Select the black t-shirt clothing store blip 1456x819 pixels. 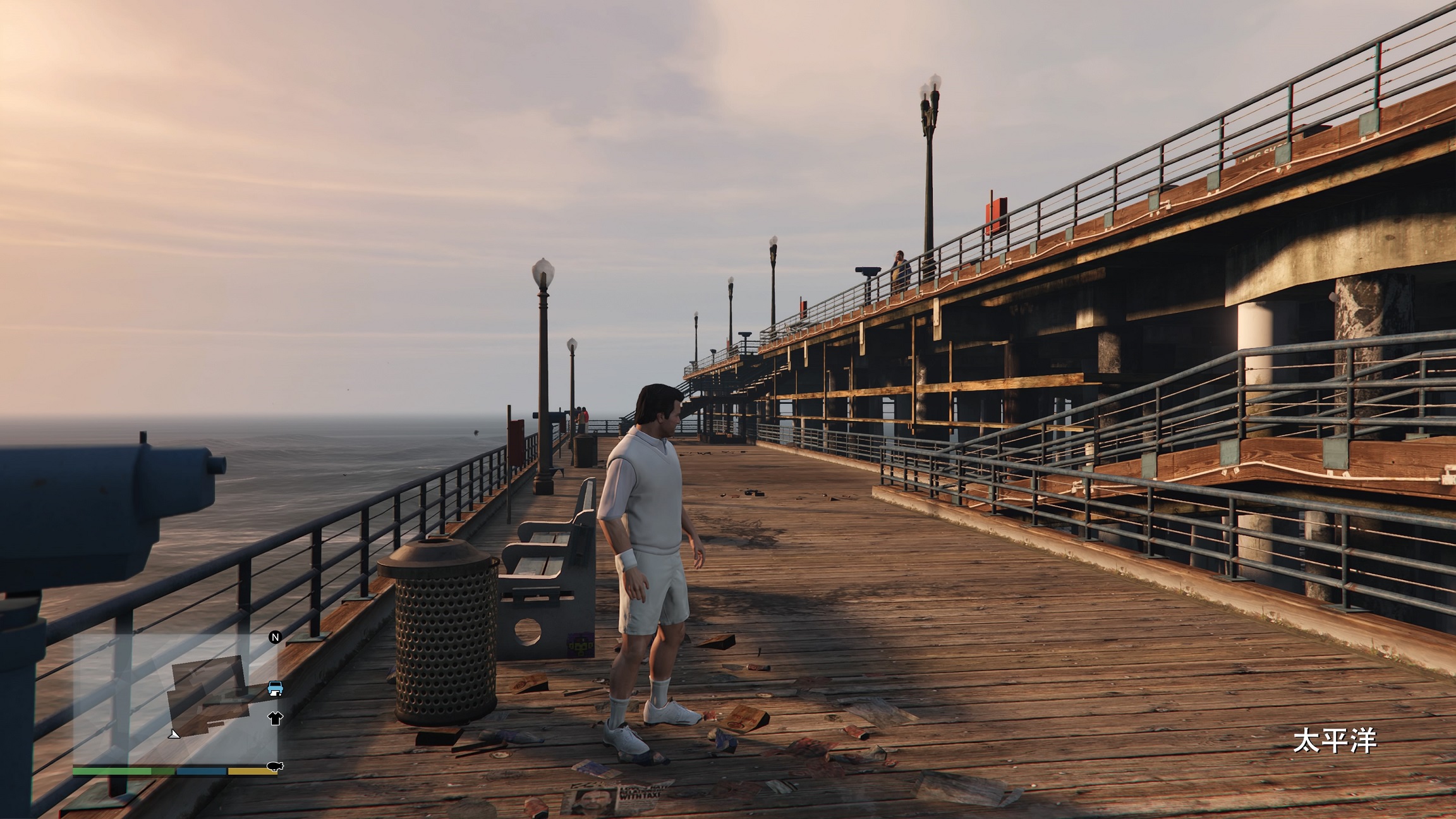[x=275, y=717]
